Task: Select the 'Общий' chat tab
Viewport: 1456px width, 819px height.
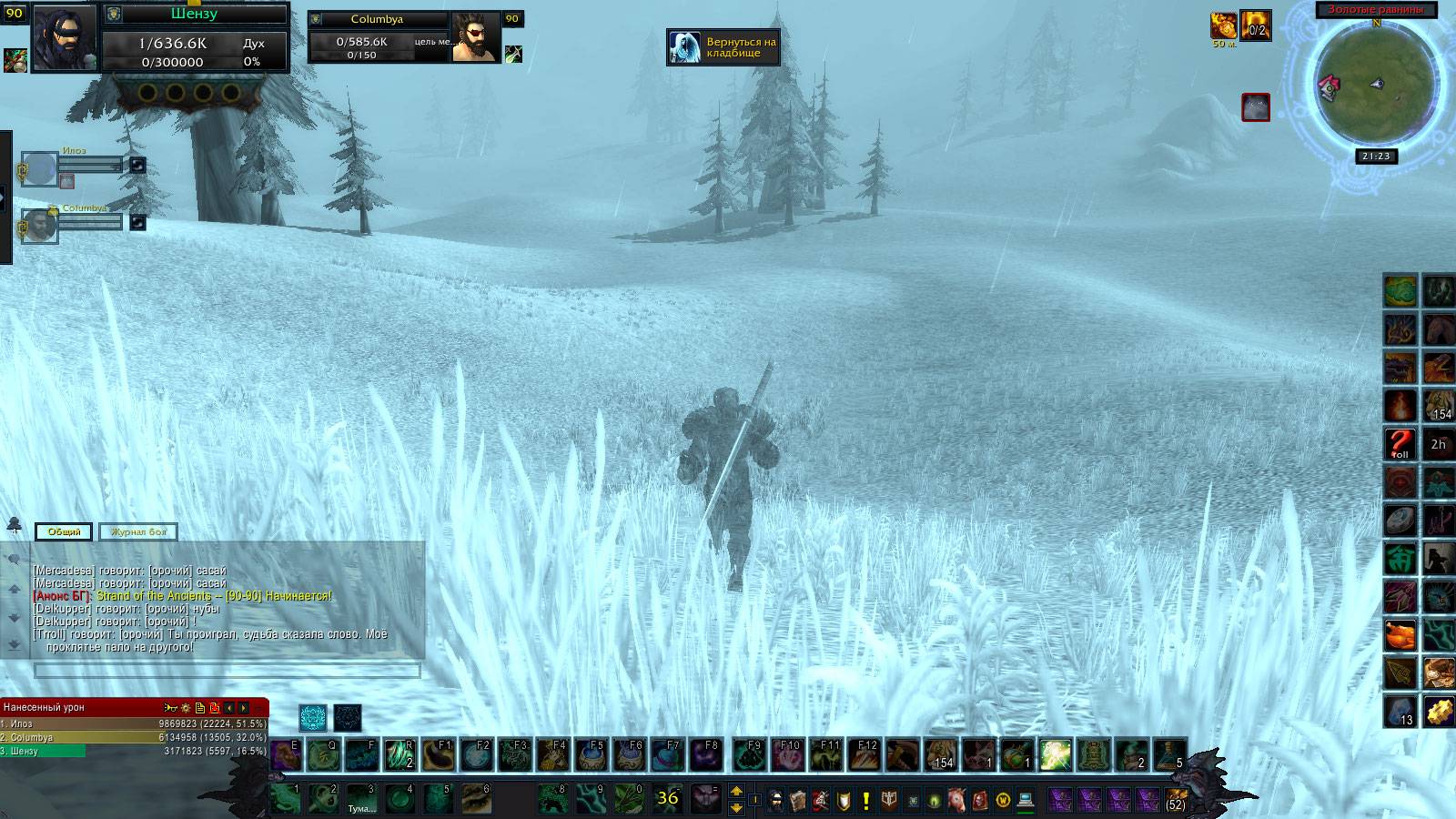Action: click(64, 531)
